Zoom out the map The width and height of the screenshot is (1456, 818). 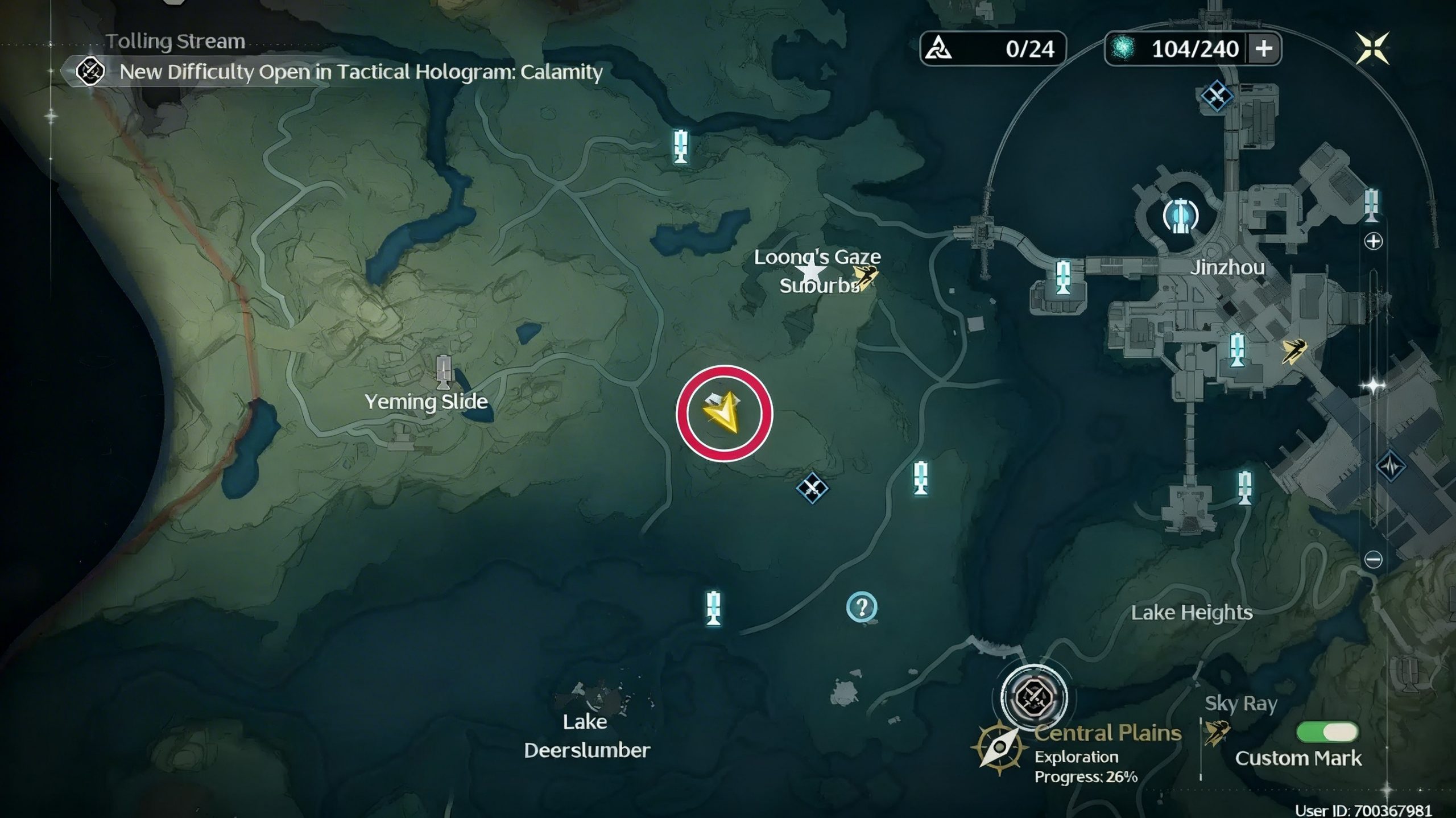(x=1373, y=560)
